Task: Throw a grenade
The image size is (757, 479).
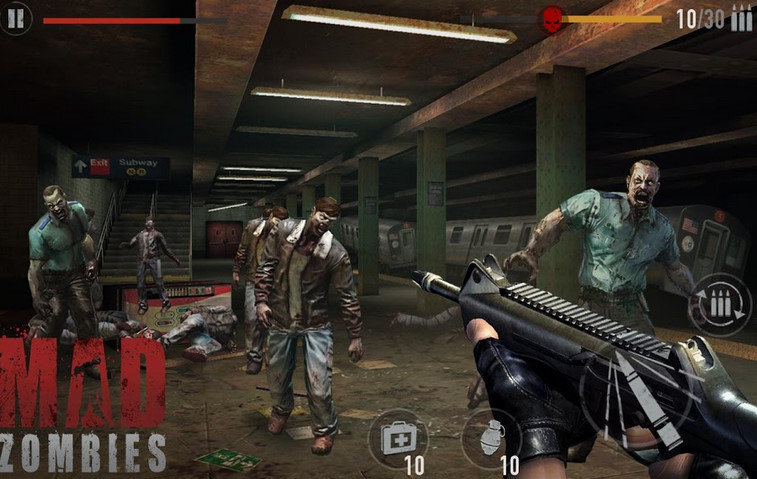Action: [490, 437]
